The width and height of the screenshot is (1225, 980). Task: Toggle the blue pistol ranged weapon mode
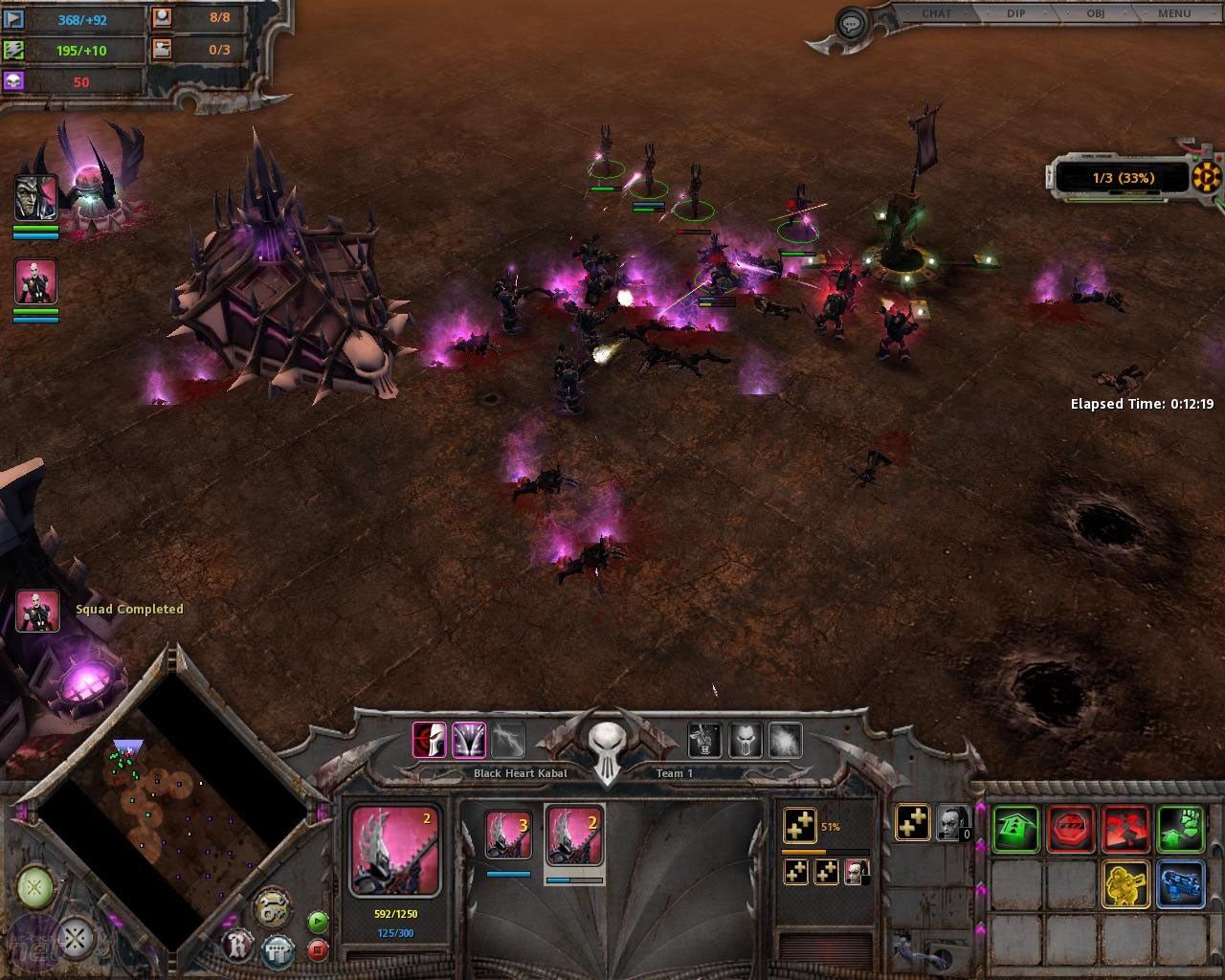coord(1181,883)
